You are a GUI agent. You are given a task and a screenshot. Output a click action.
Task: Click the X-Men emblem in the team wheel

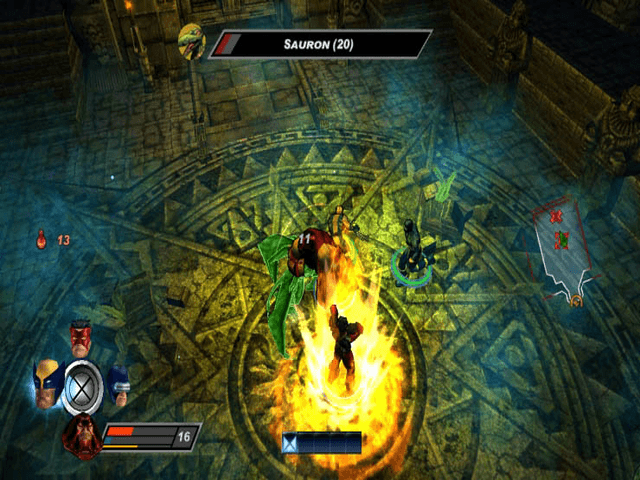pos(82,385)
